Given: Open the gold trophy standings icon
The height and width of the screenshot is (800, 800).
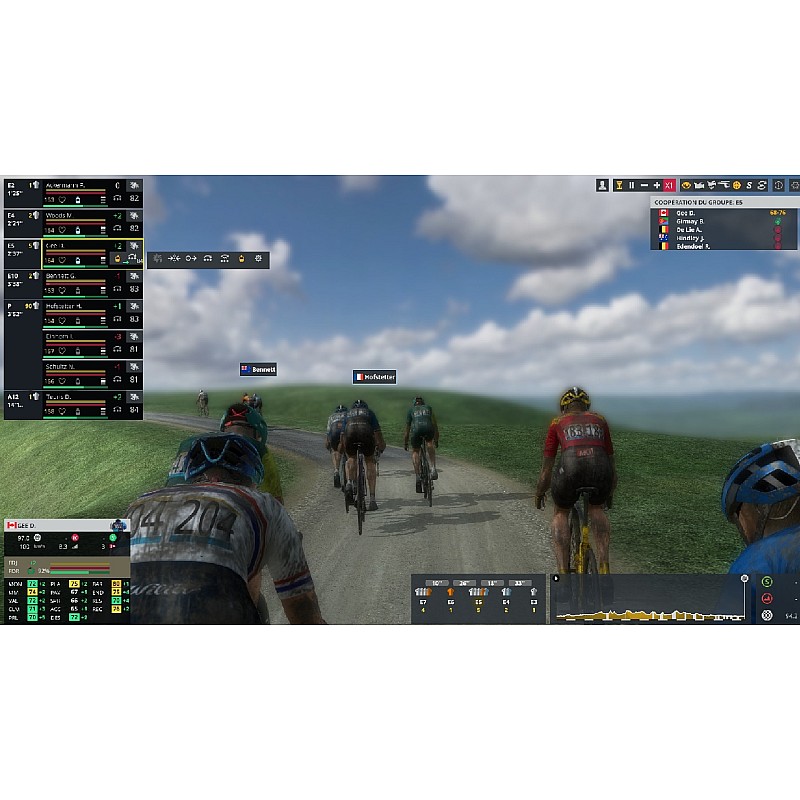Looking at the screenshot, I should [x=618, y=185].
